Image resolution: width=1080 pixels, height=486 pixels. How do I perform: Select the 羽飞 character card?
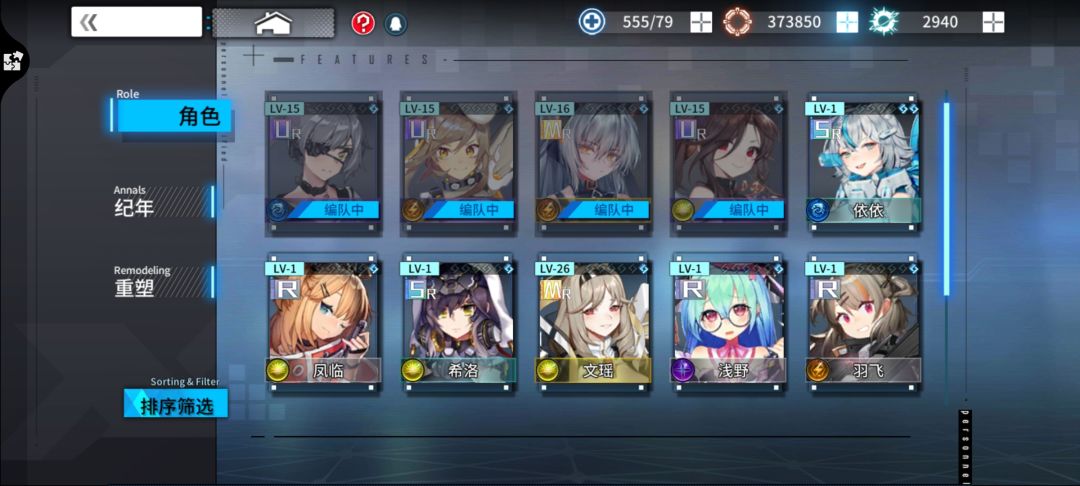point(864,323)
